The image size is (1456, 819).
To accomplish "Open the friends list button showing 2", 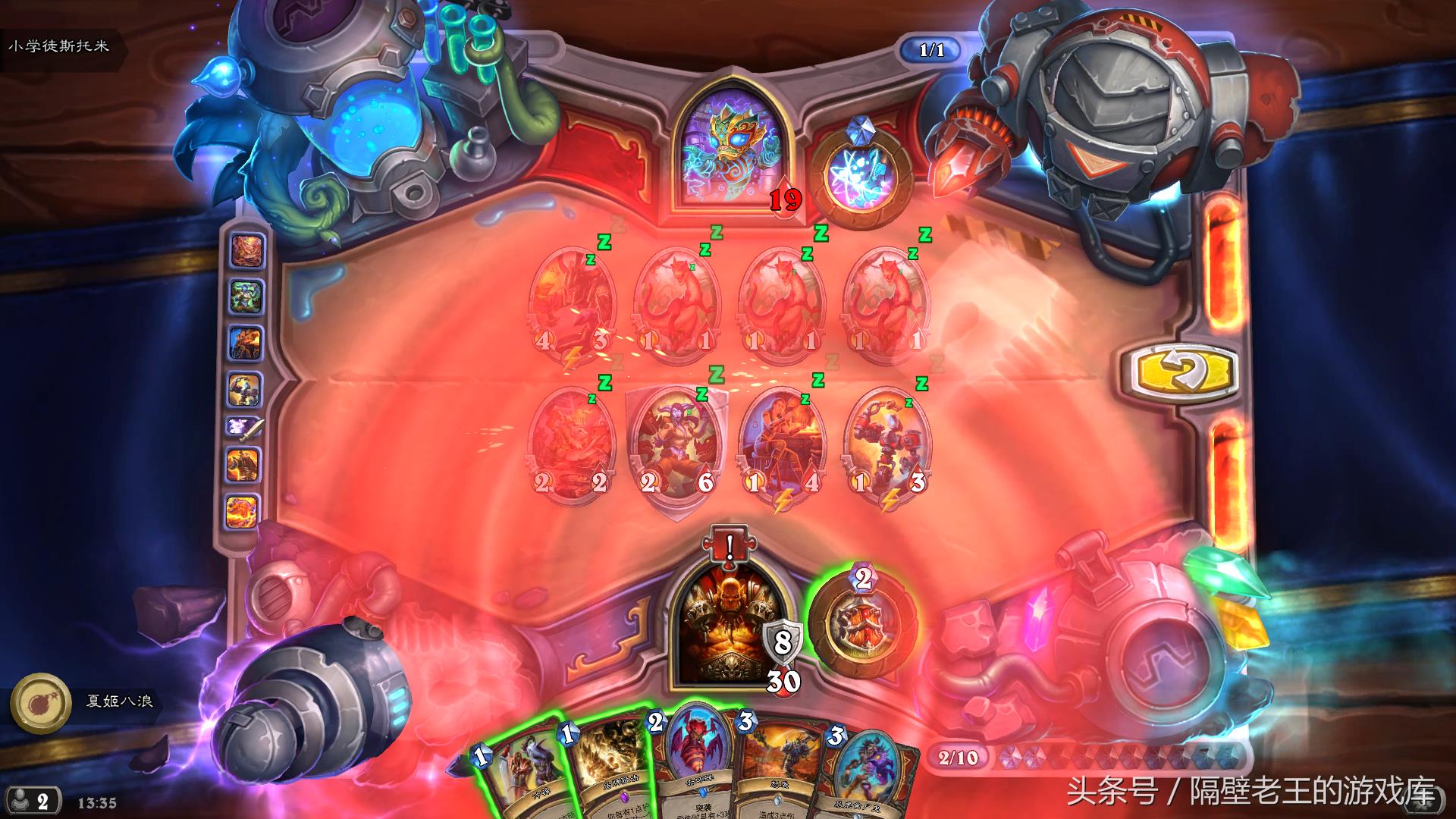I will (33, 801).
